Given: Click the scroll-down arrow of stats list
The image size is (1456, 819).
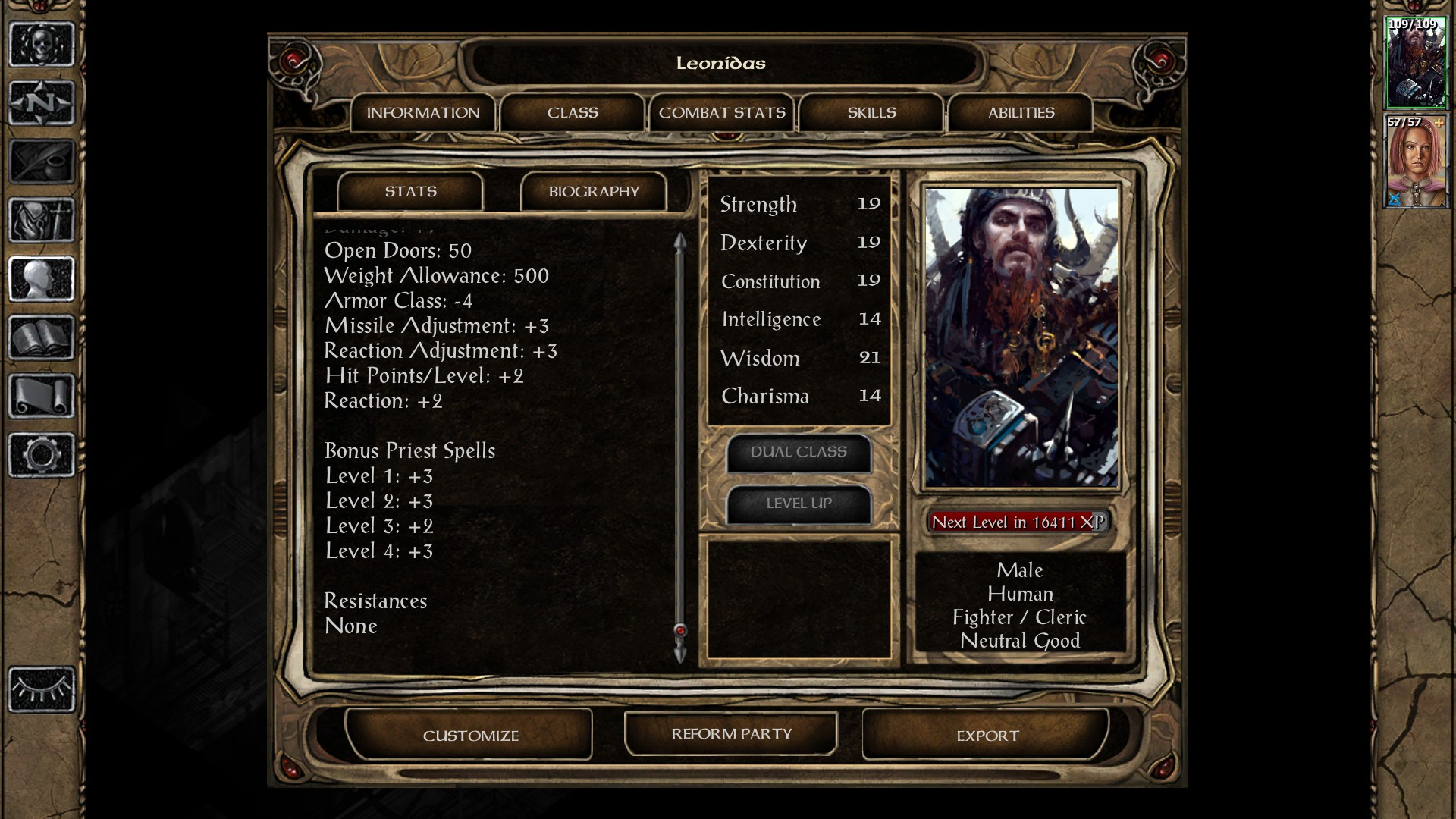Looking at the screenshot, I should click(680, 654).
